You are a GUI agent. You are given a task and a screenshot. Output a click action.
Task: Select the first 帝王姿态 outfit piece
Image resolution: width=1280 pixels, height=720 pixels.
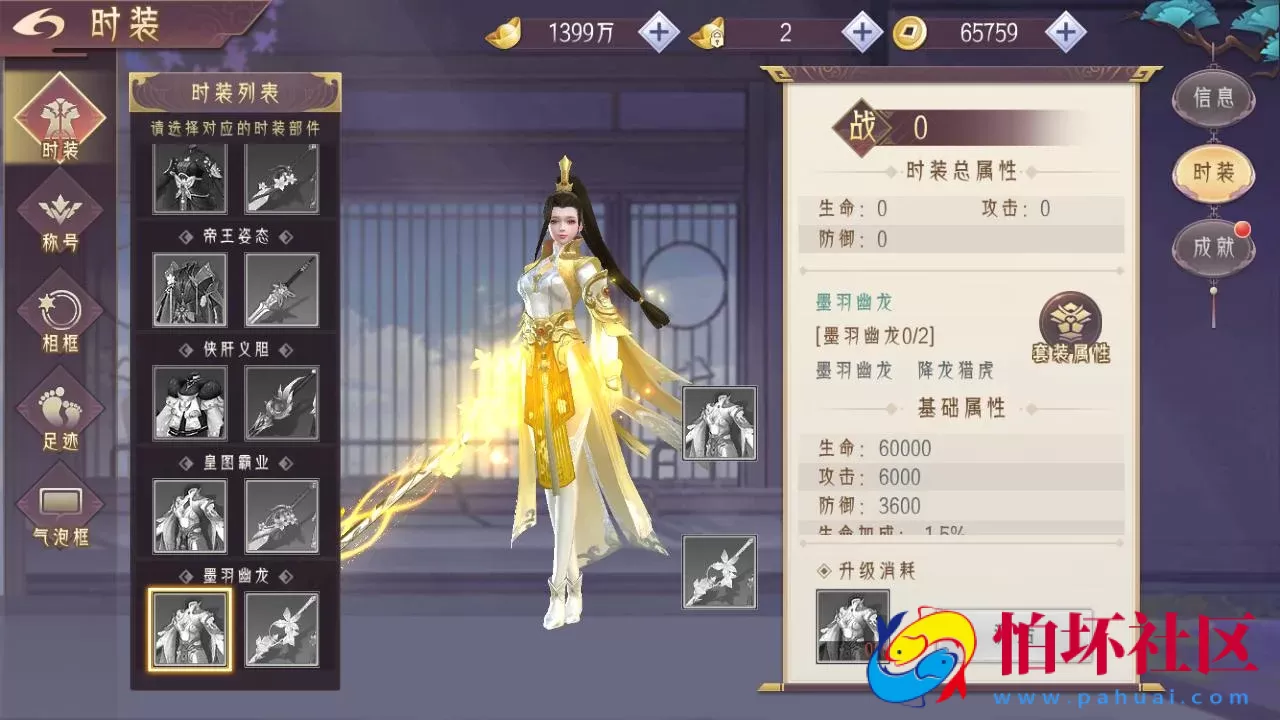pyautogui.click(x=190, y=290)
